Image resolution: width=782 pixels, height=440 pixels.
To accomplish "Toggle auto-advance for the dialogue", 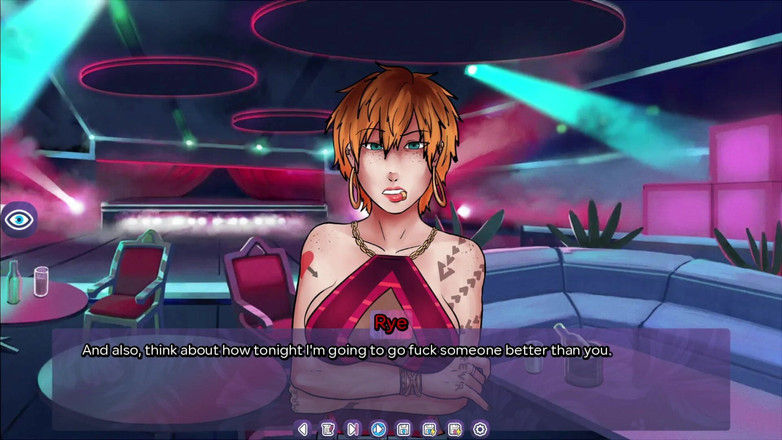I will (x=379, y=429).
